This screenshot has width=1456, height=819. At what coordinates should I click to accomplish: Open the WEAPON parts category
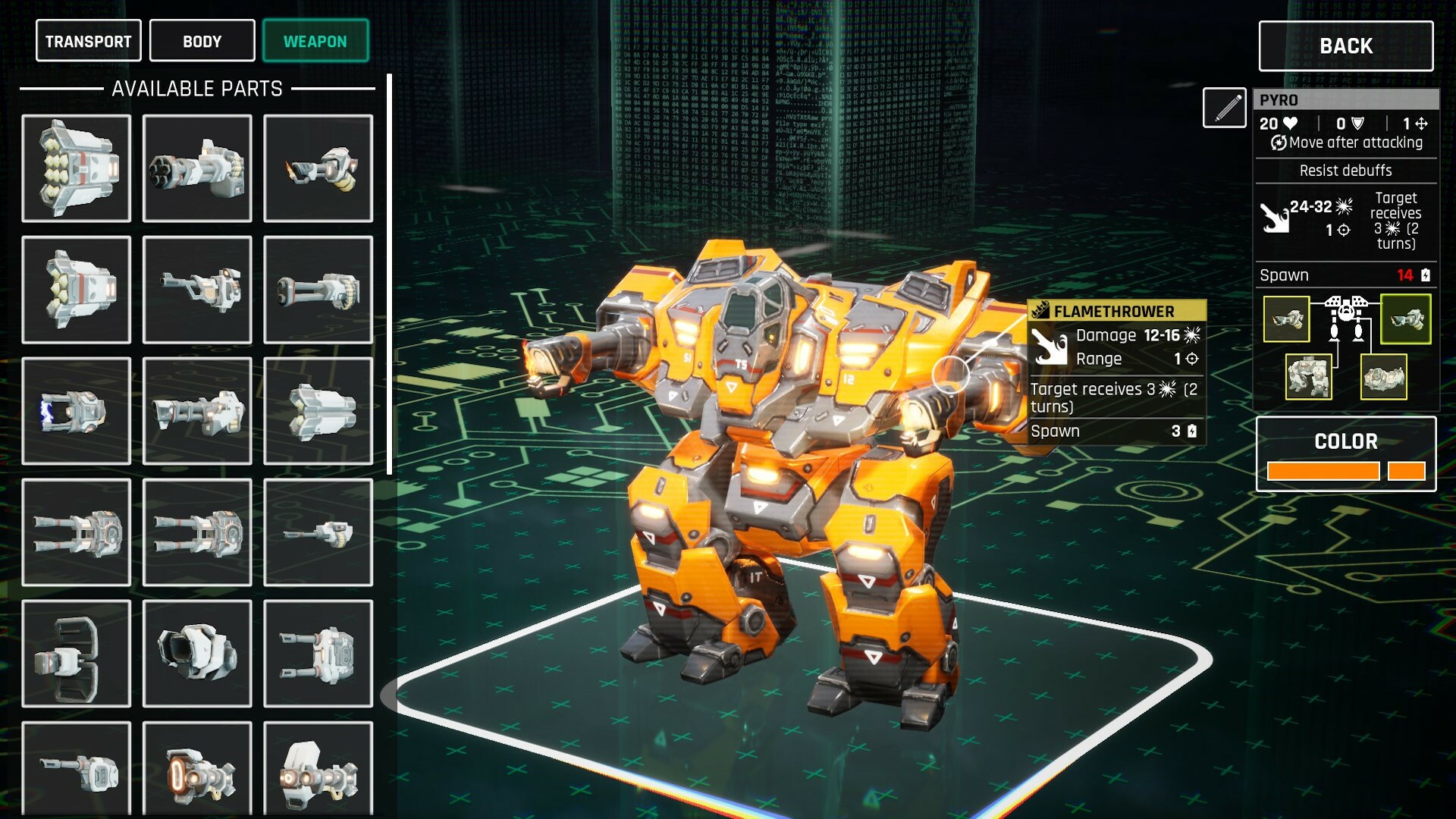[315, 40]
